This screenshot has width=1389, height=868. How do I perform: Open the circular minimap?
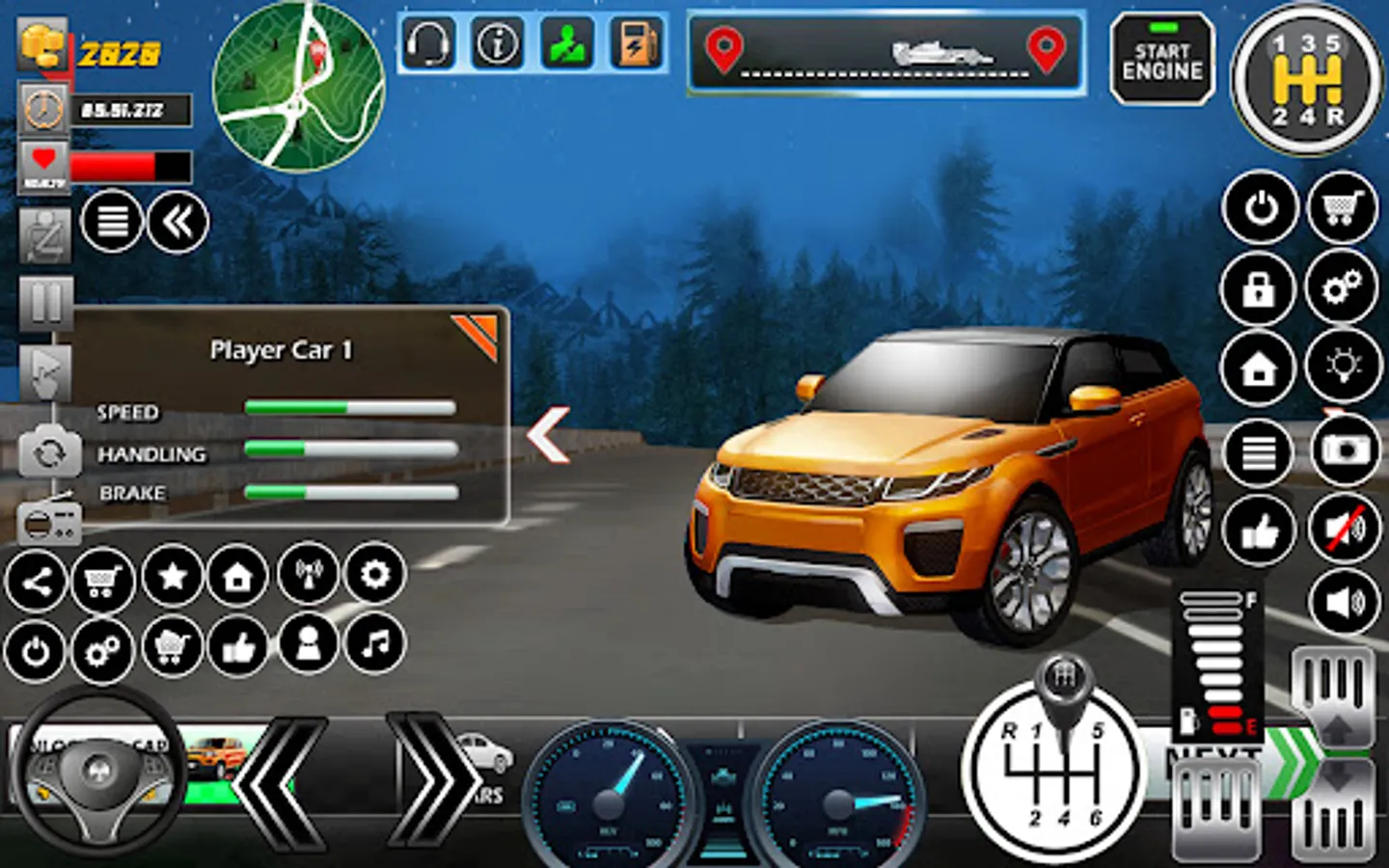click(x=298, y=87)
